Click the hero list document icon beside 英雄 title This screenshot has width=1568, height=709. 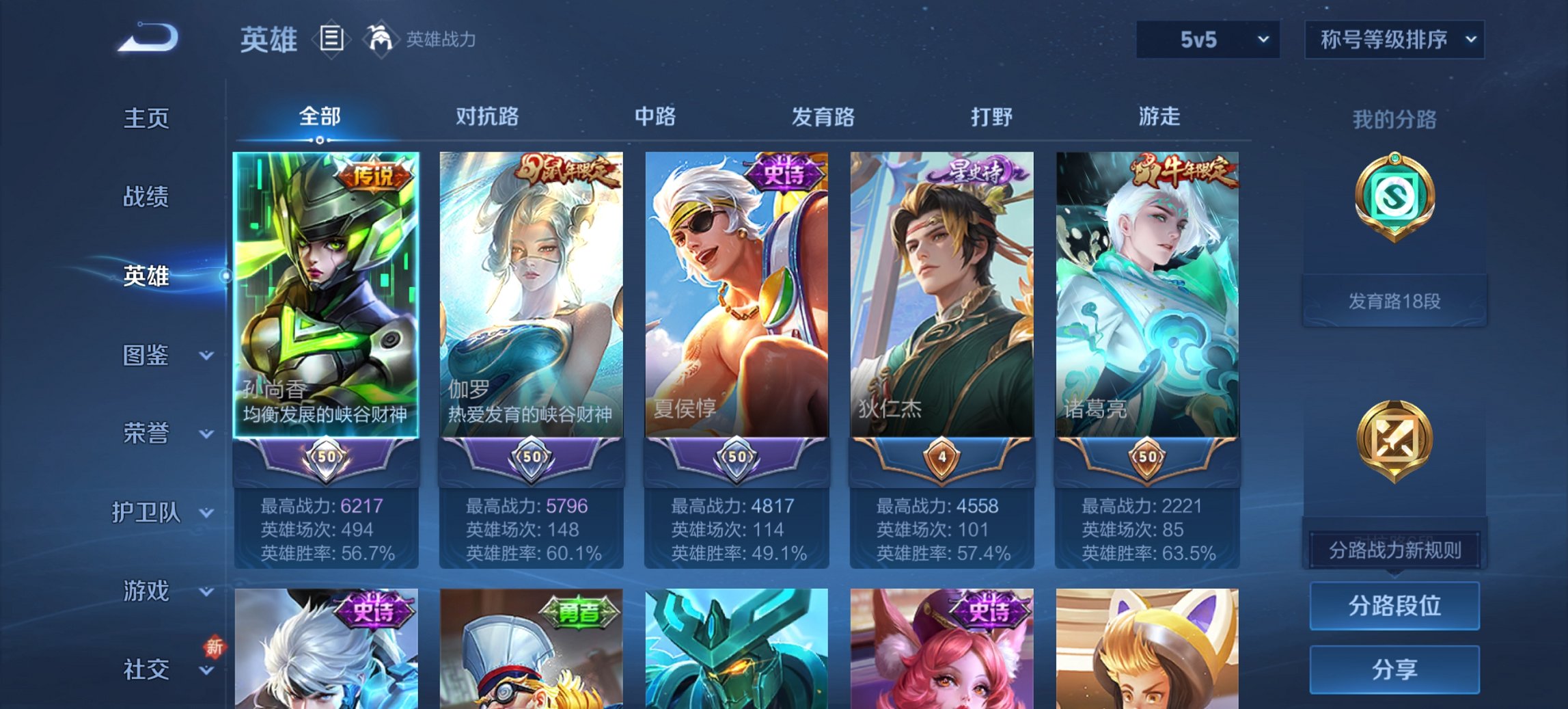(331, 40)
